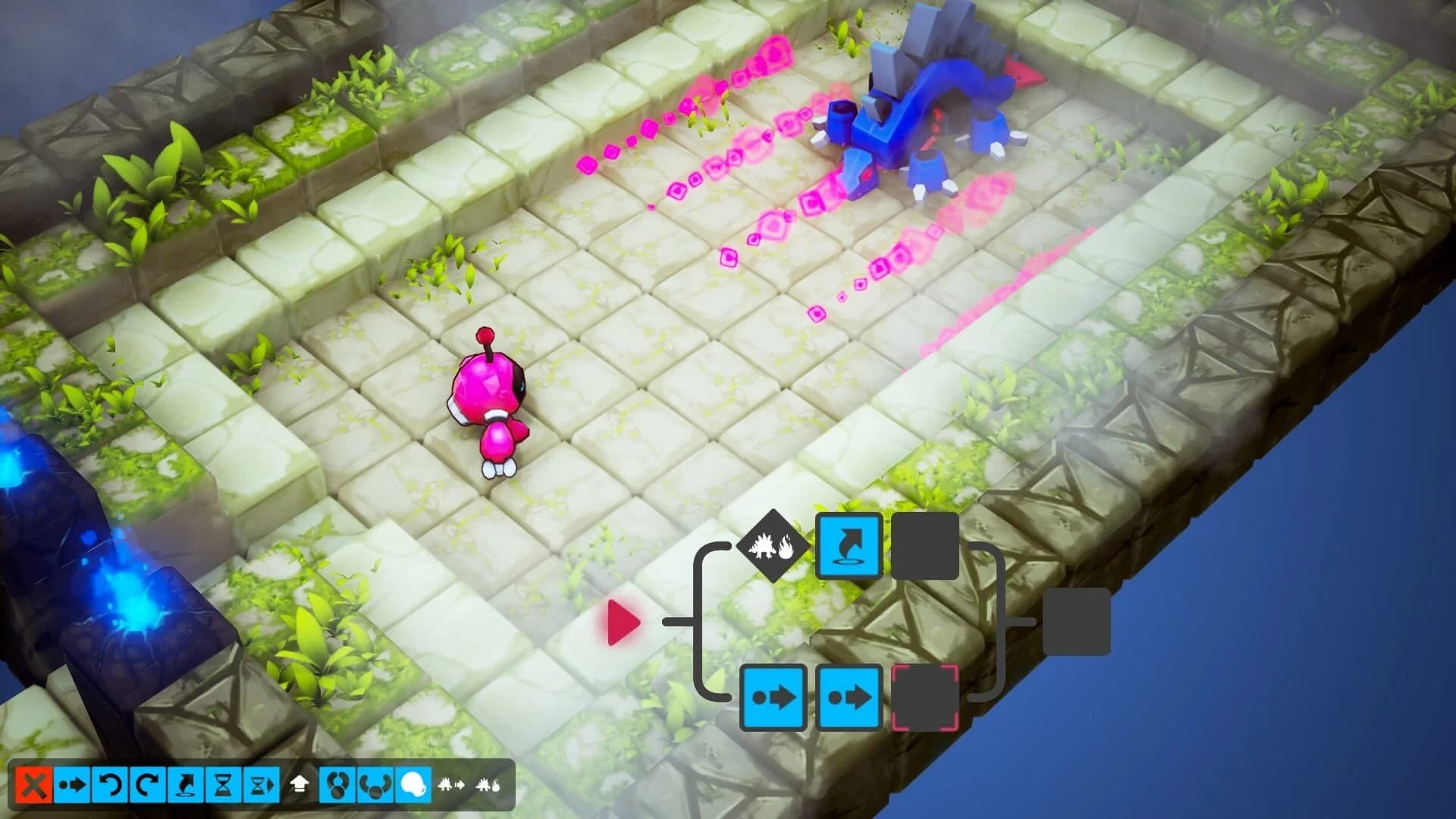
Task: Select the wait-then-continue hourglass icon
Action: click(x=260, y=786)
